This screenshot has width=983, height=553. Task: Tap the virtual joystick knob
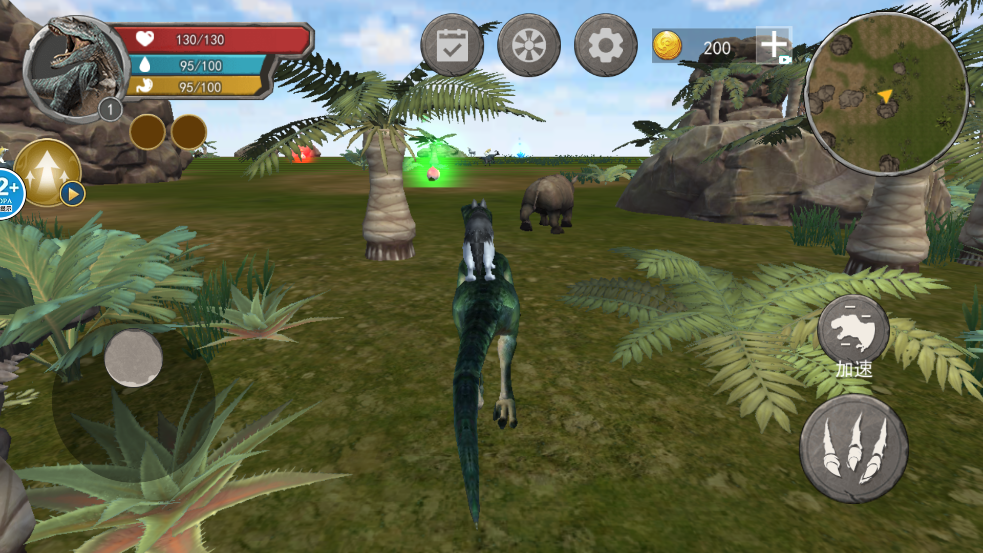134,358
